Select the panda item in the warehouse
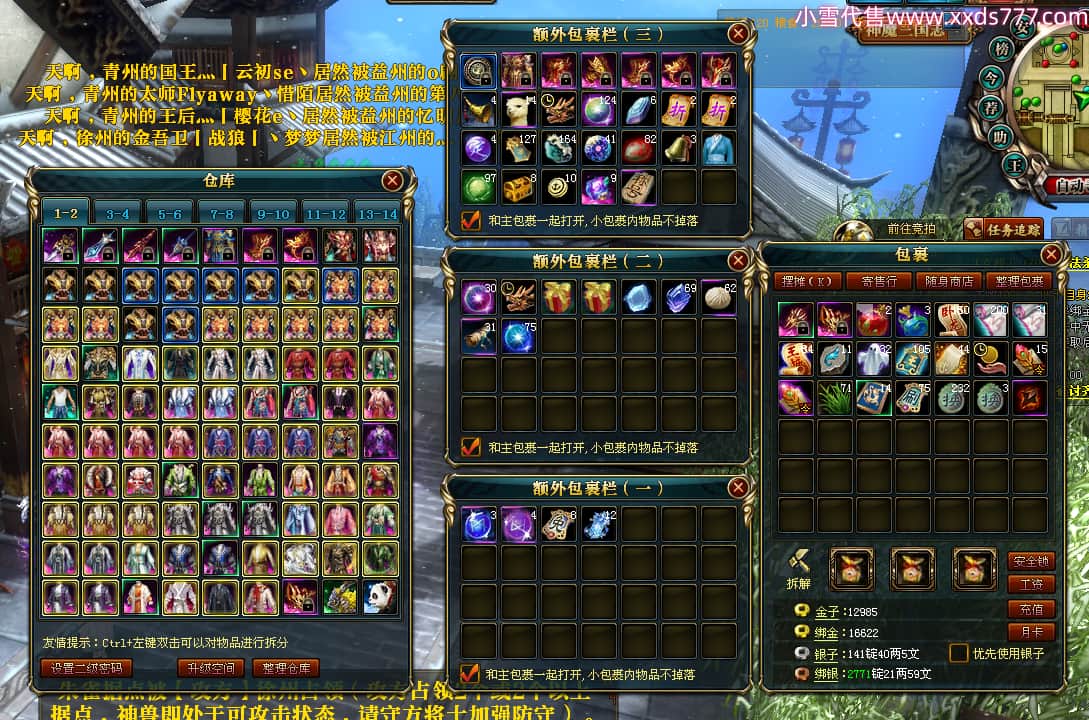Viewport: 1089px width, 720px height. click(380, 597)
